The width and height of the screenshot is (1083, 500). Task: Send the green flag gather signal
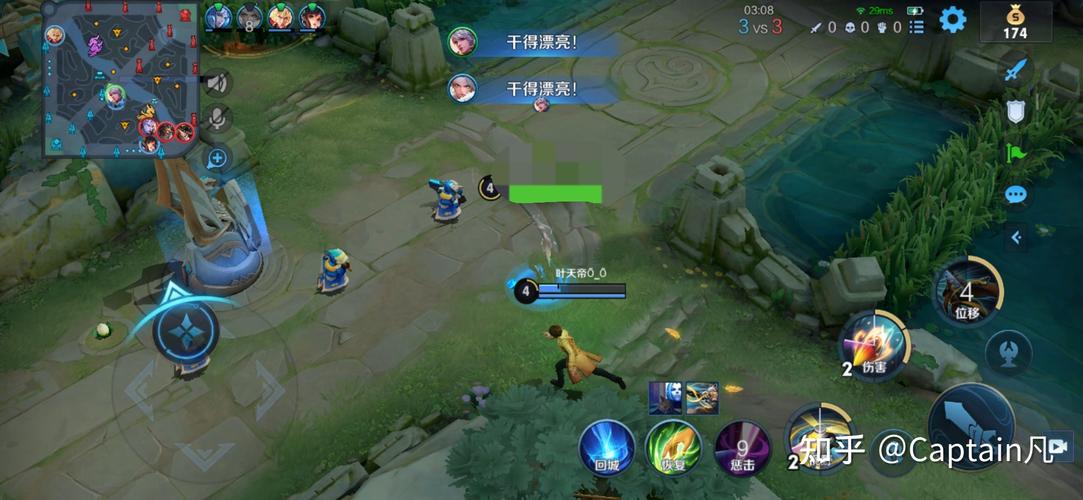(x=1016, y=153)
